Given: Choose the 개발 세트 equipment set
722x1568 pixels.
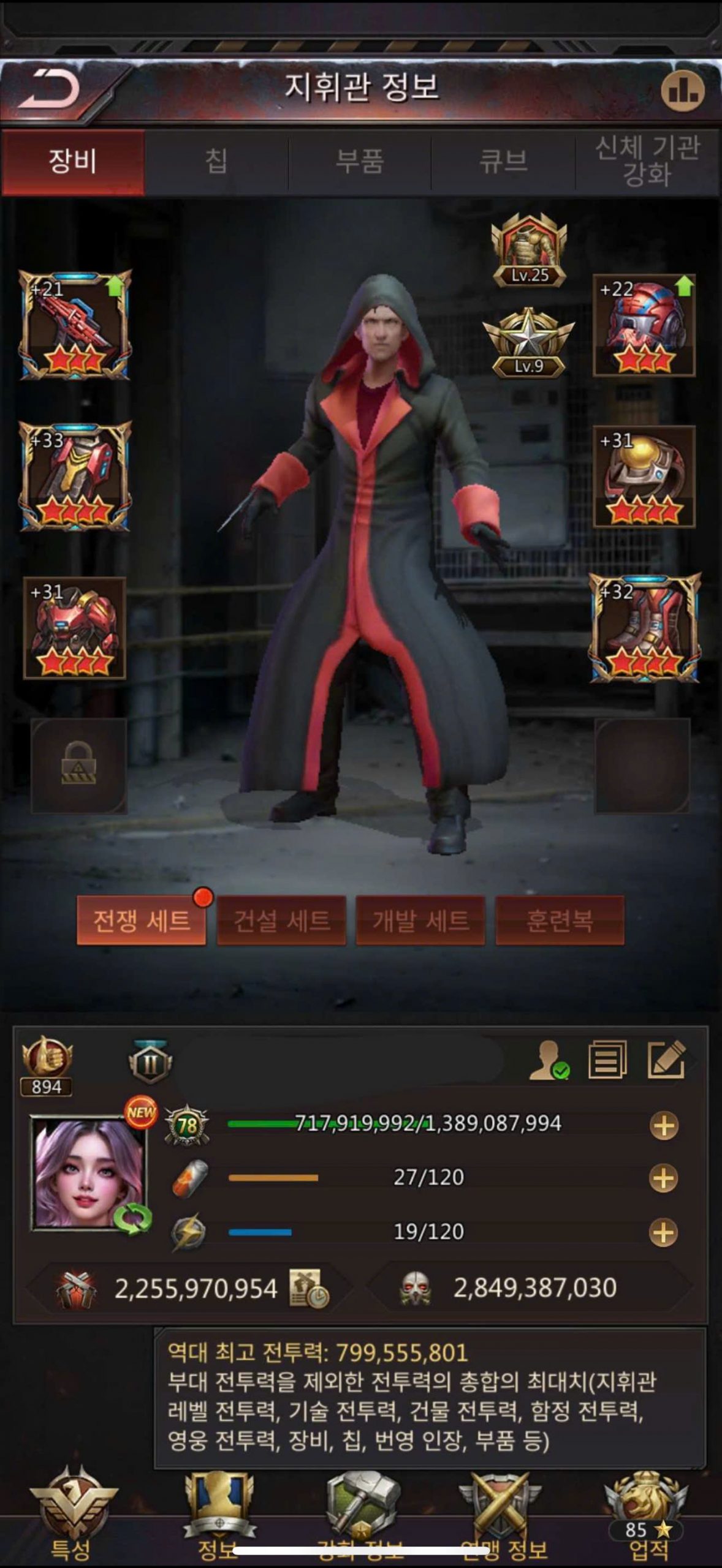Looking at the screenshot, I should coord(420,921).
